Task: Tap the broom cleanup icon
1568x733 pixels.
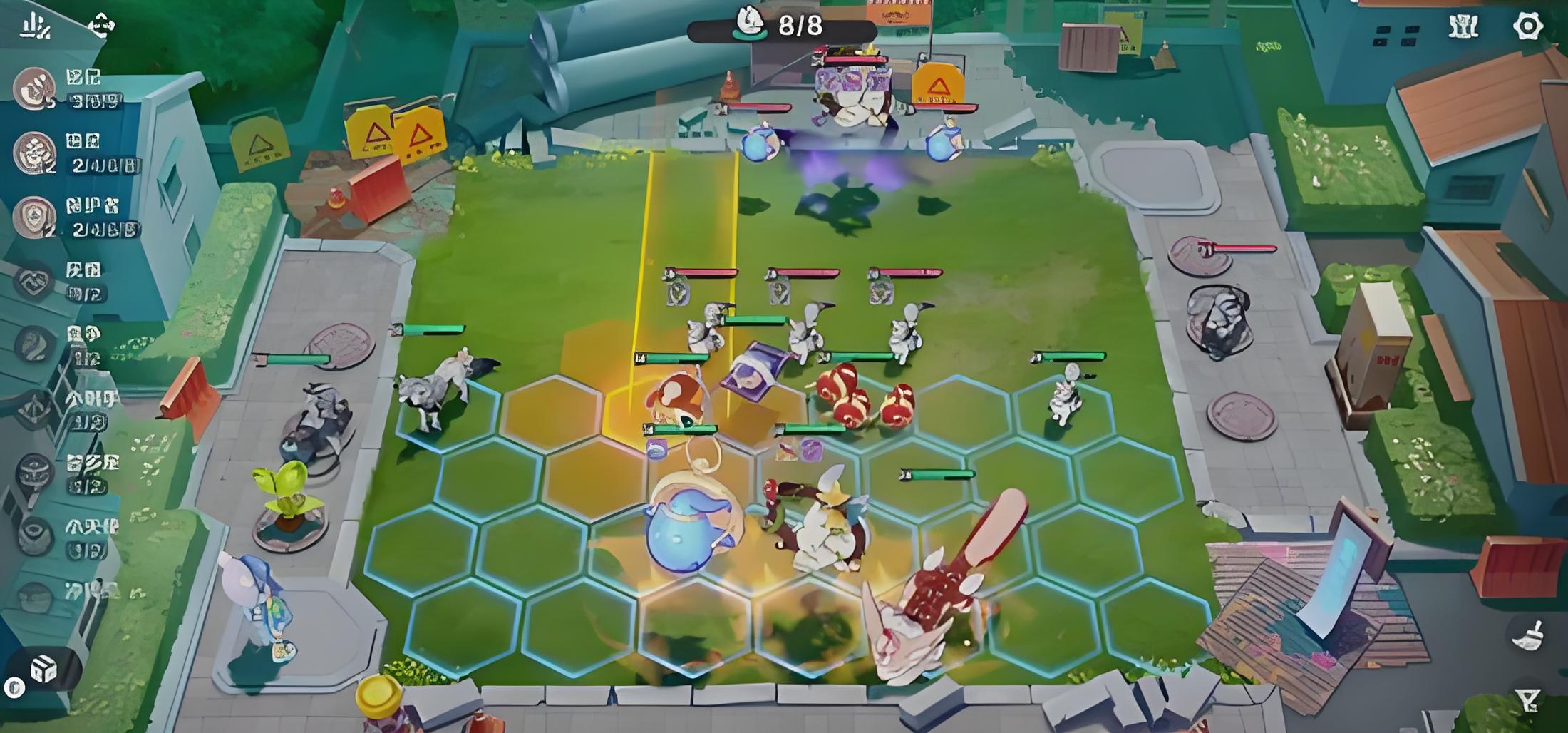Action: (1527, 635)
